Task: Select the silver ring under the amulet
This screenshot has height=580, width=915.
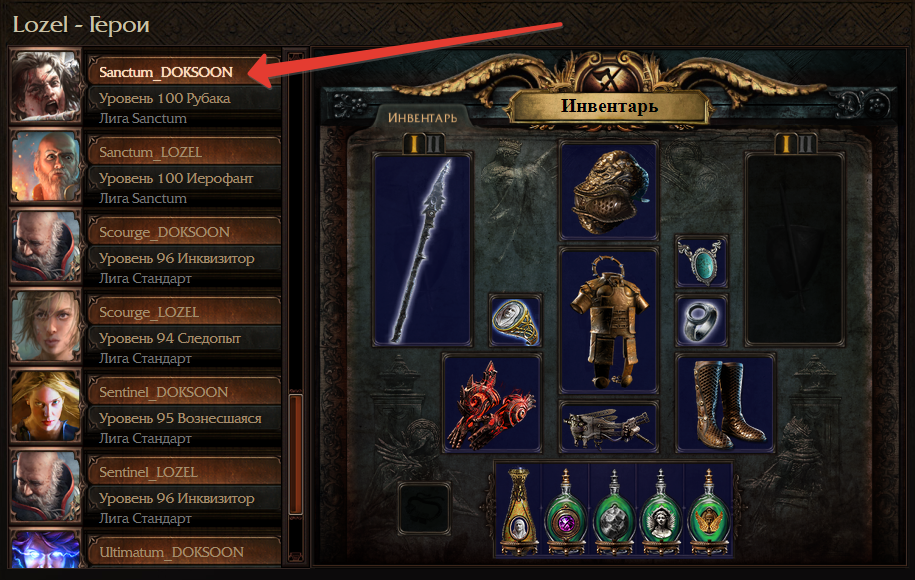Action: 701,320
